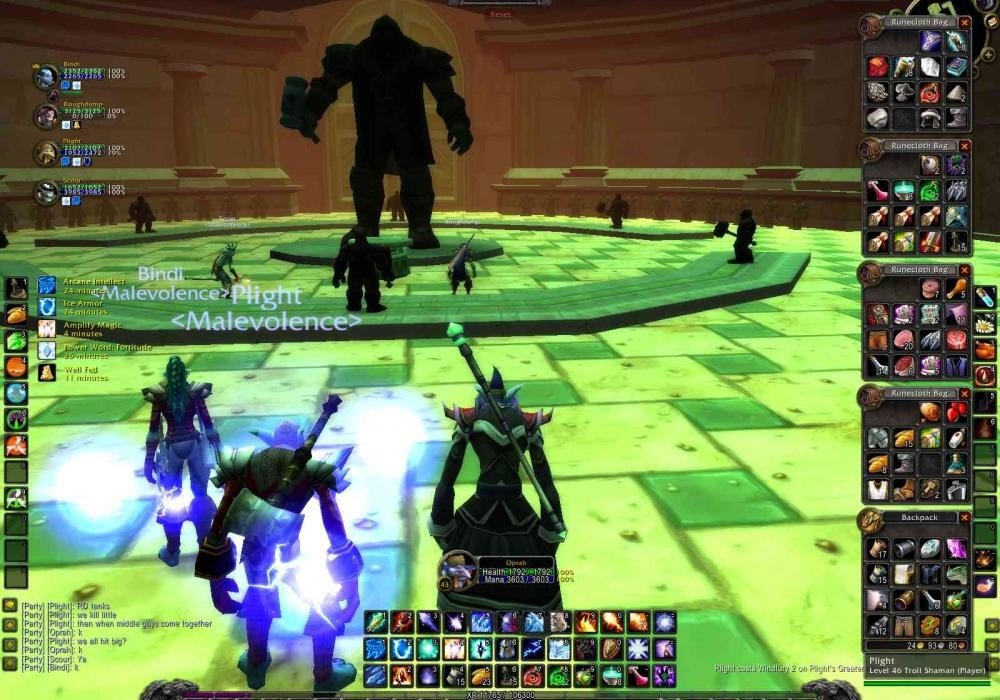The image size is (1000, 700).
Task: Close the topmost Runecloth Bag window
Action: tap(965, 22)
